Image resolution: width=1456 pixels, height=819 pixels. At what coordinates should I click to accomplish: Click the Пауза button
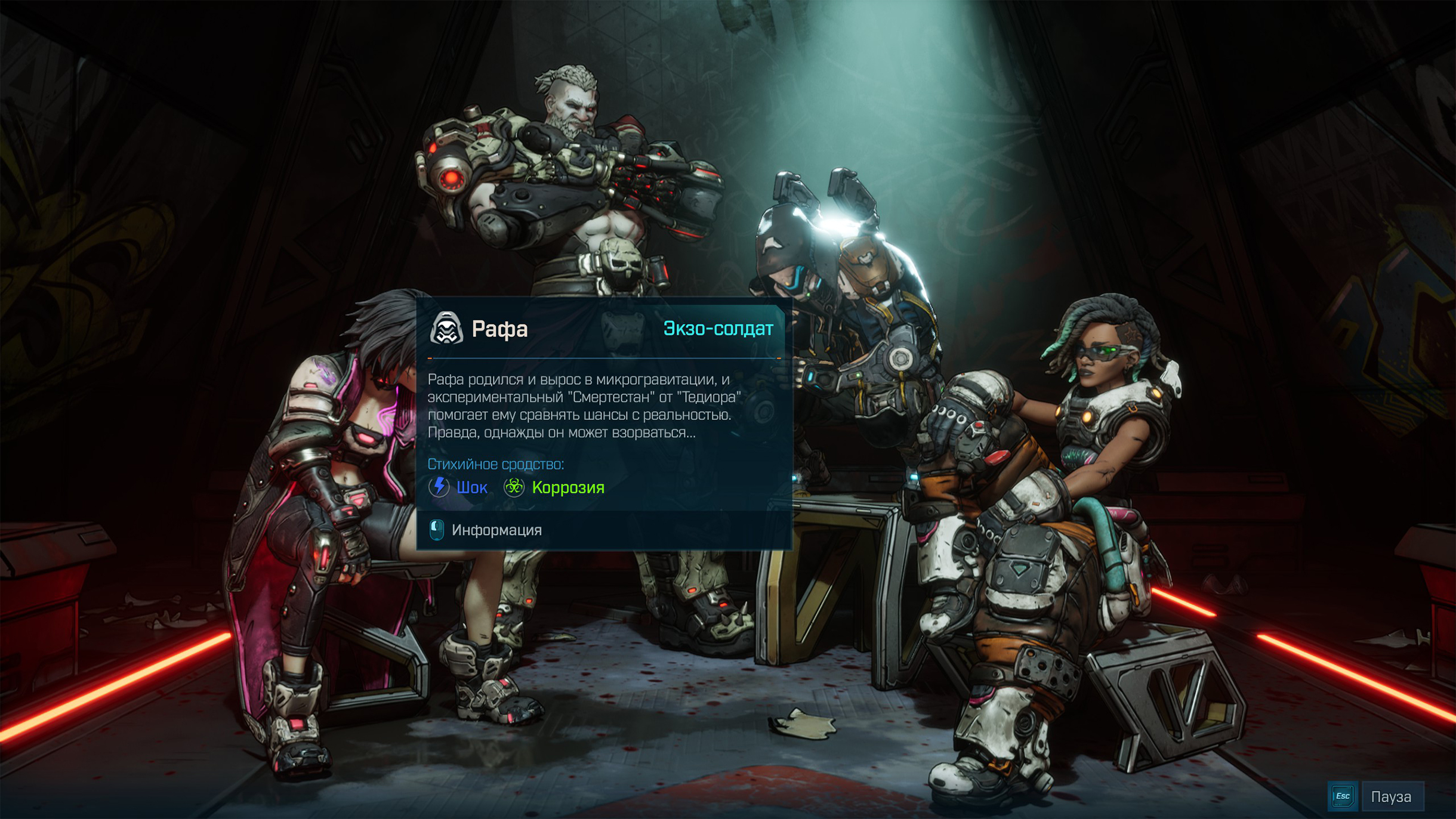(1390, 796)
